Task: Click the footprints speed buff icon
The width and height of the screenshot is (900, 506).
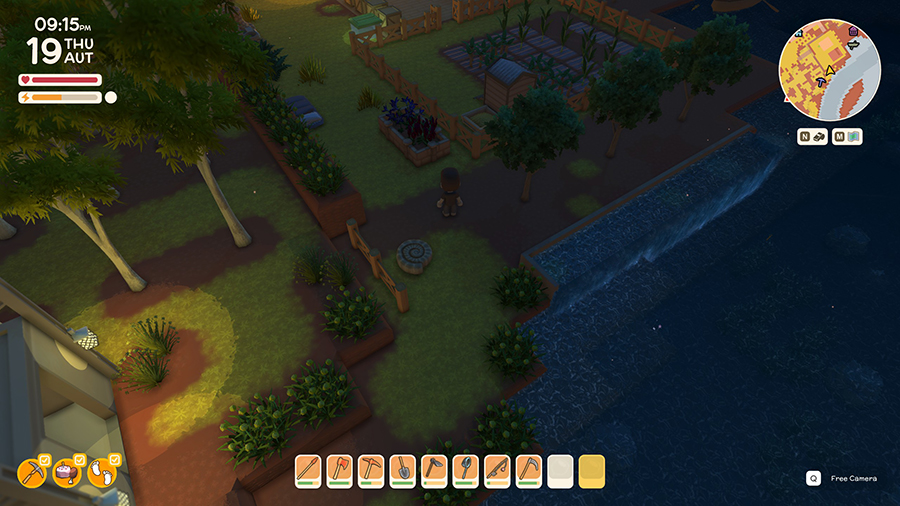Action: coord(101,471)
